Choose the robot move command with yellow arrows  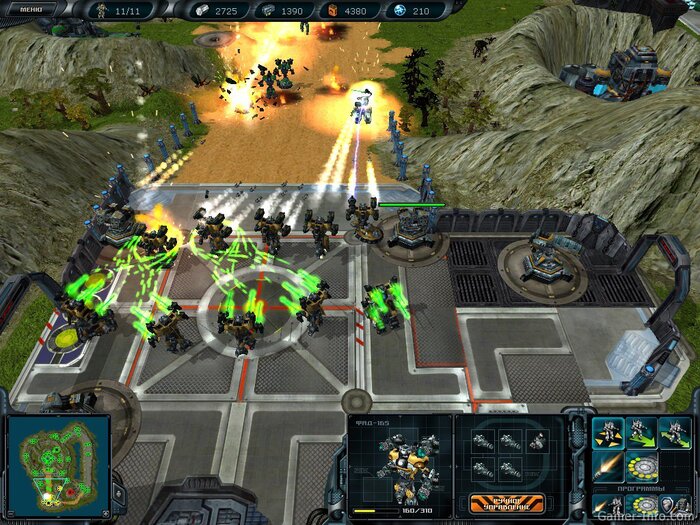[x=608, y=431]
